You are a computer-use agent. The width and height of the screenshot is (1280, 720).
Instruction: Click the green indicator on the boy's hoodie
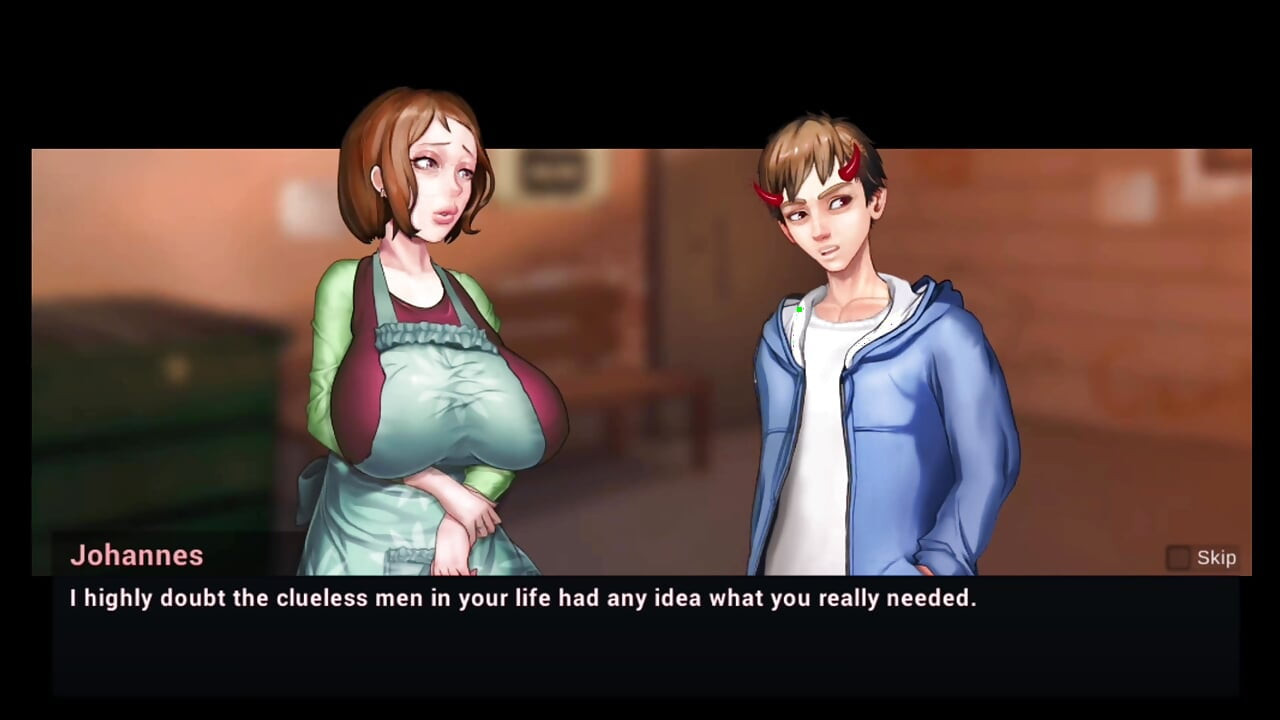799,311
